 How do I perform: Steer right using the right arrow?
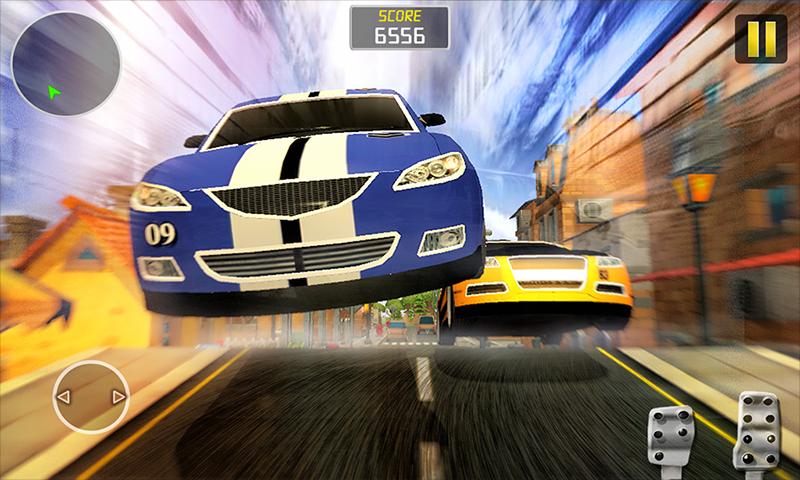118,398
